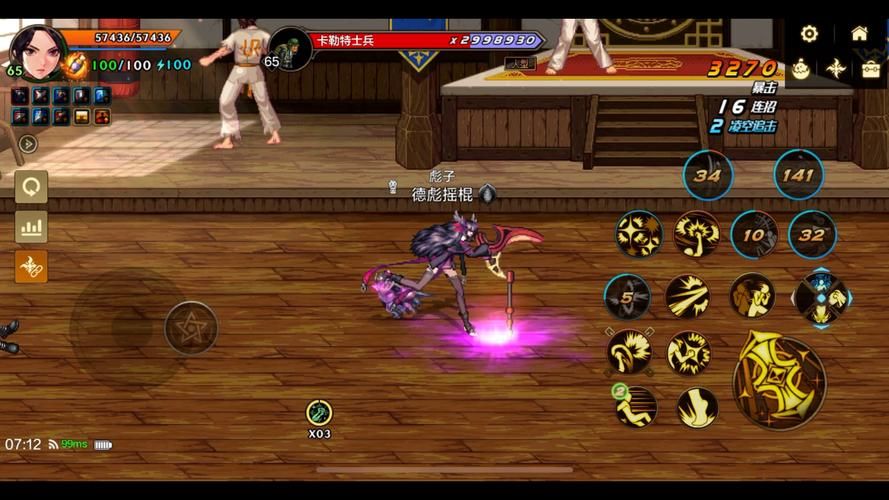
Task: Open the briefcase inventory icon
Action: pyautogui.click(x=871, y=69)
